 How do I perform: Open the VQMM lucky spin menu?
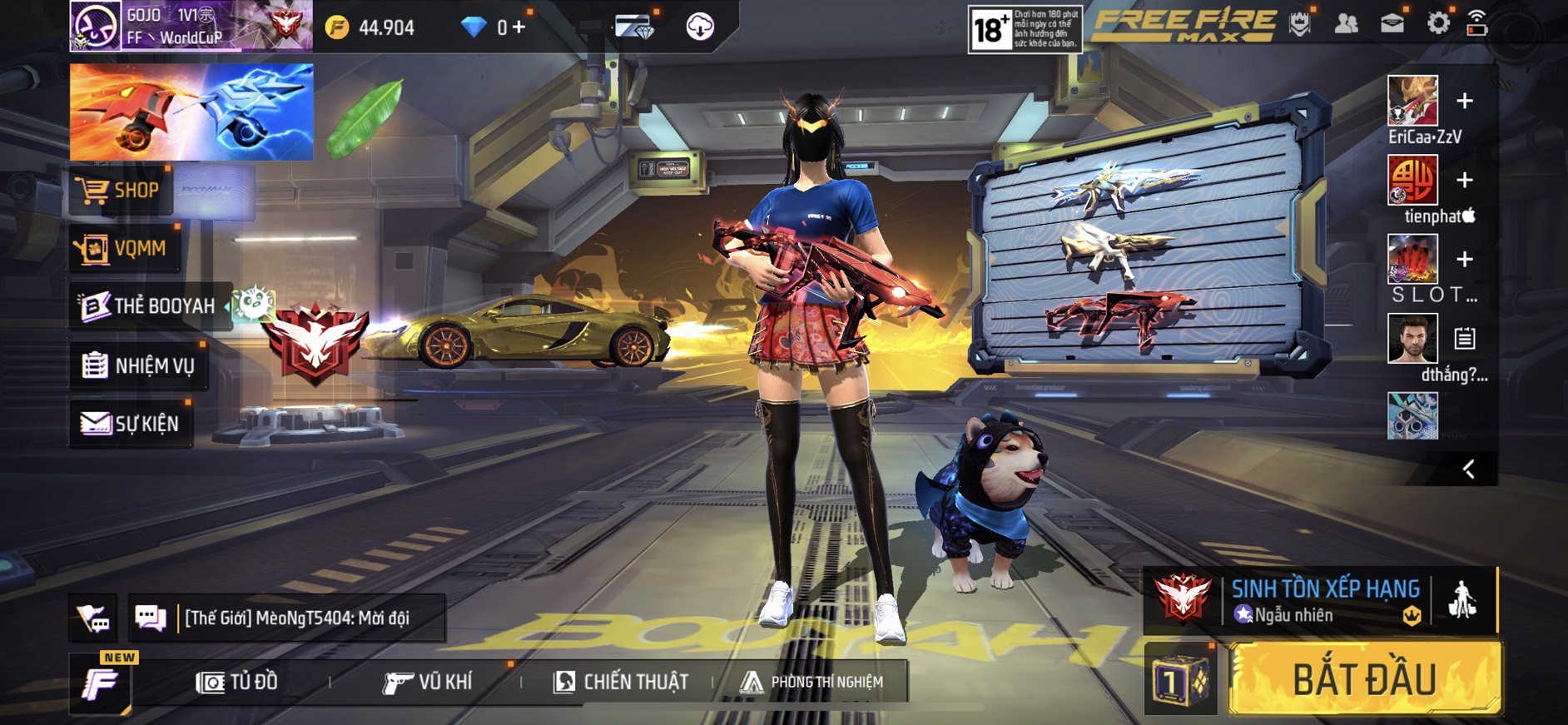click(x=123, y=248)
